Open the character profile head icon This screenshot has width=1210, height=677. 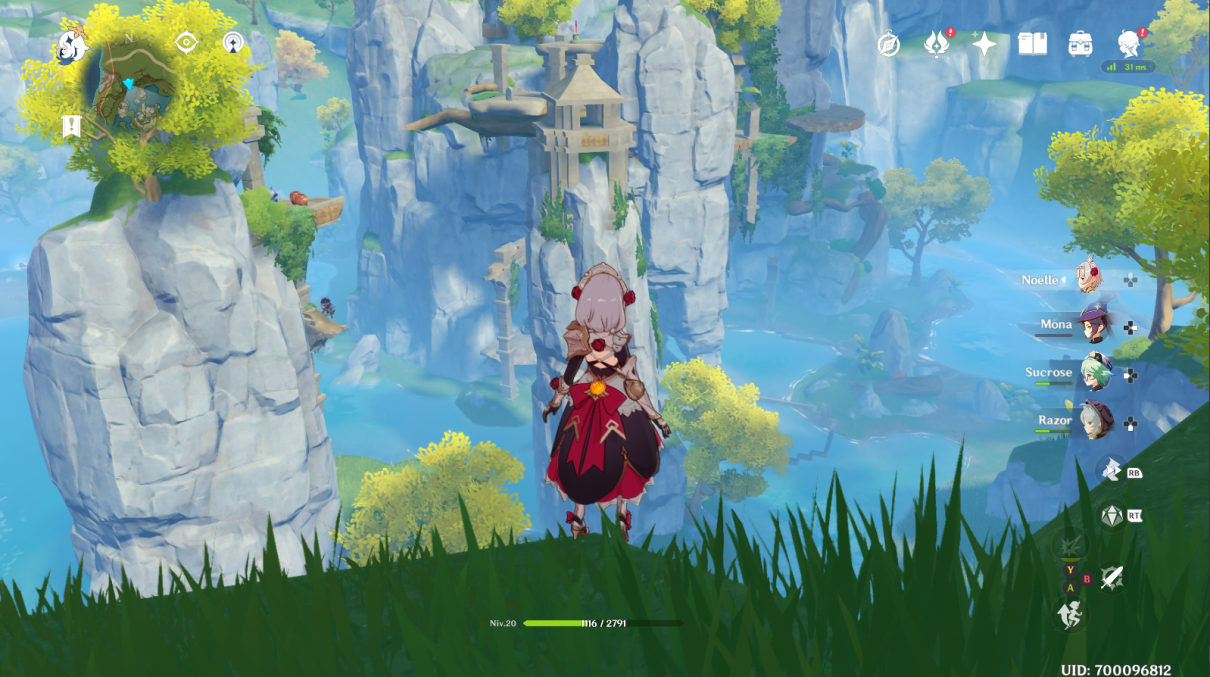1129,44
